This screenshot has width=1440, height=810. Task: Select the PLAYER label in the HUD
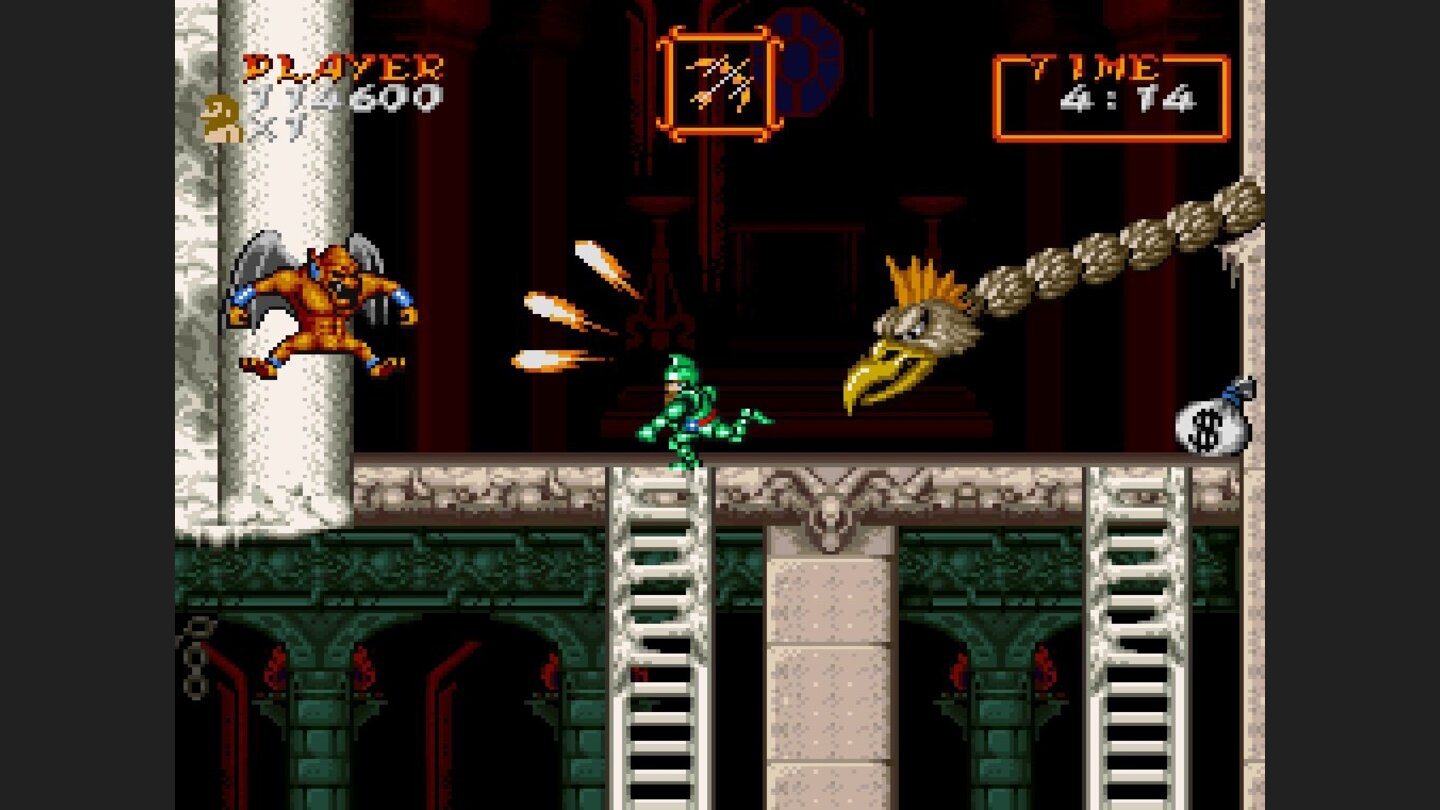pos(343,68)
